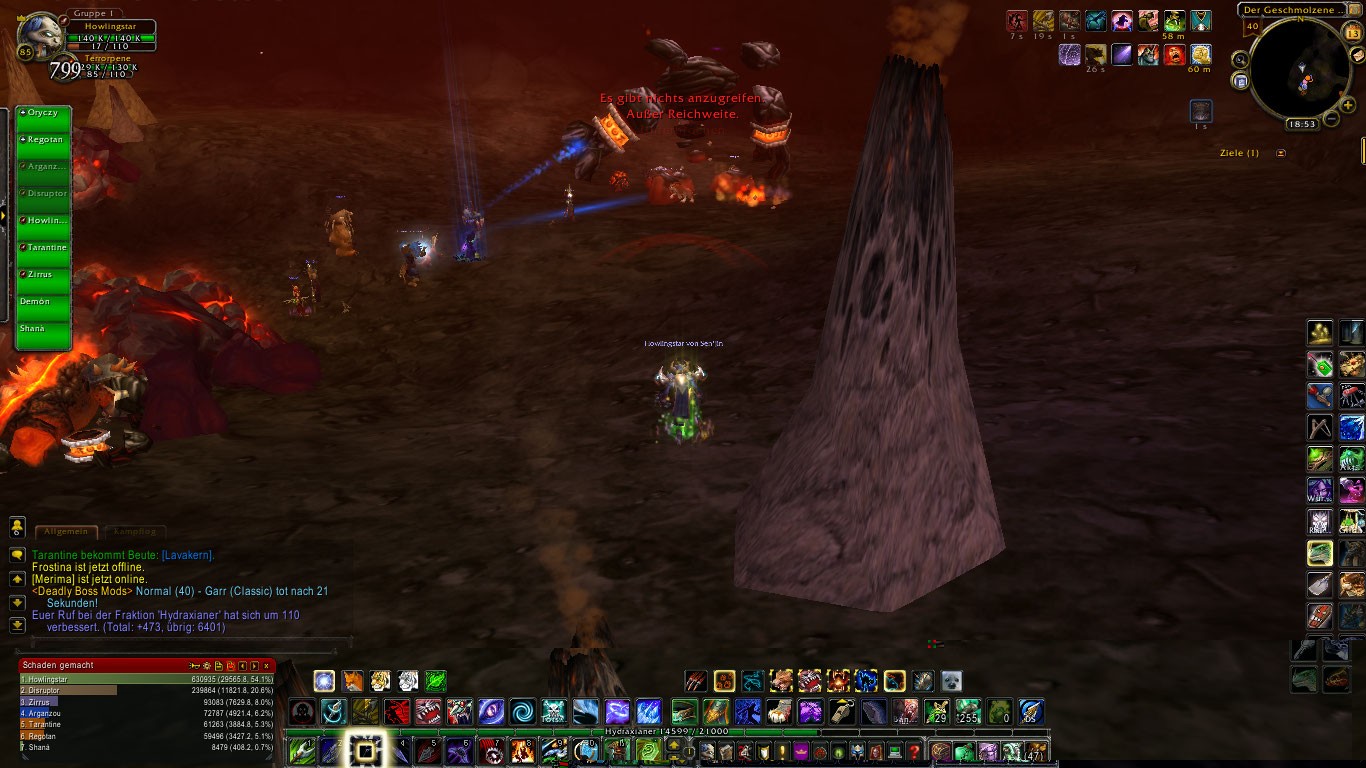Click the Howlingstar player unit frame

[111, 33]
